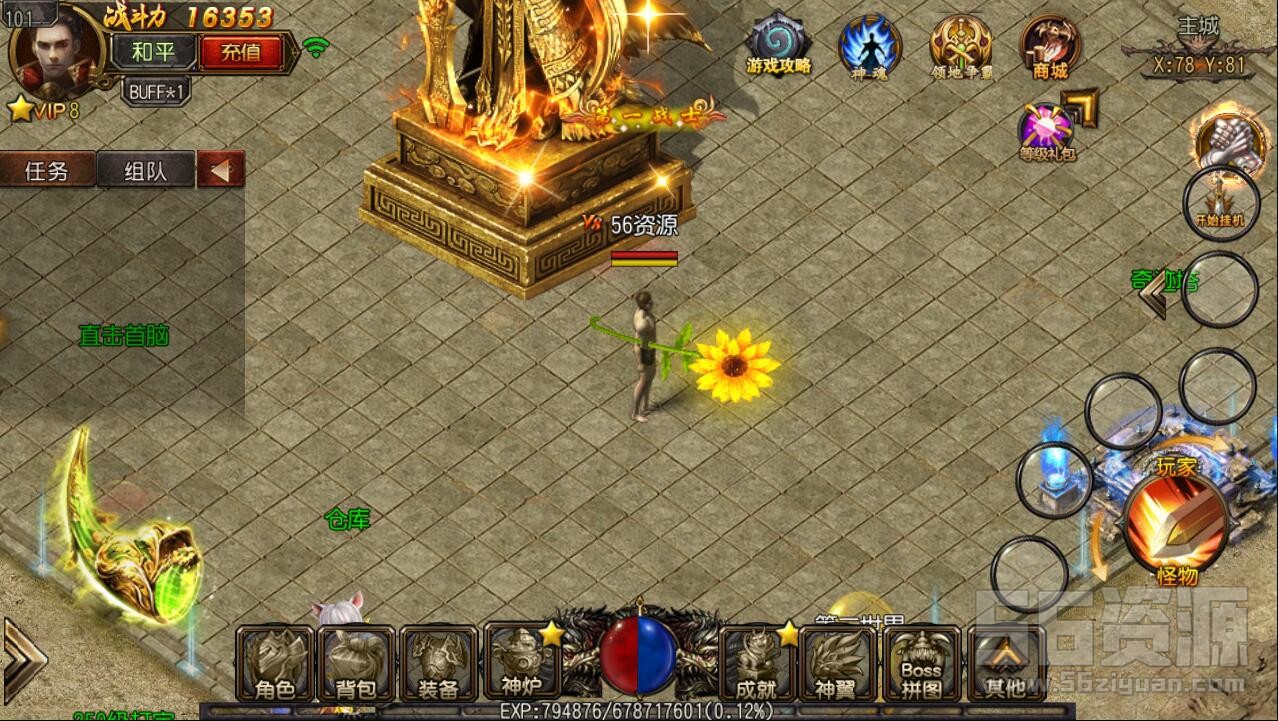The width and height of the screenshot is (1278, 721).
Task: Switch to the 任务 quest tab
Action: (x=47, y=171)
